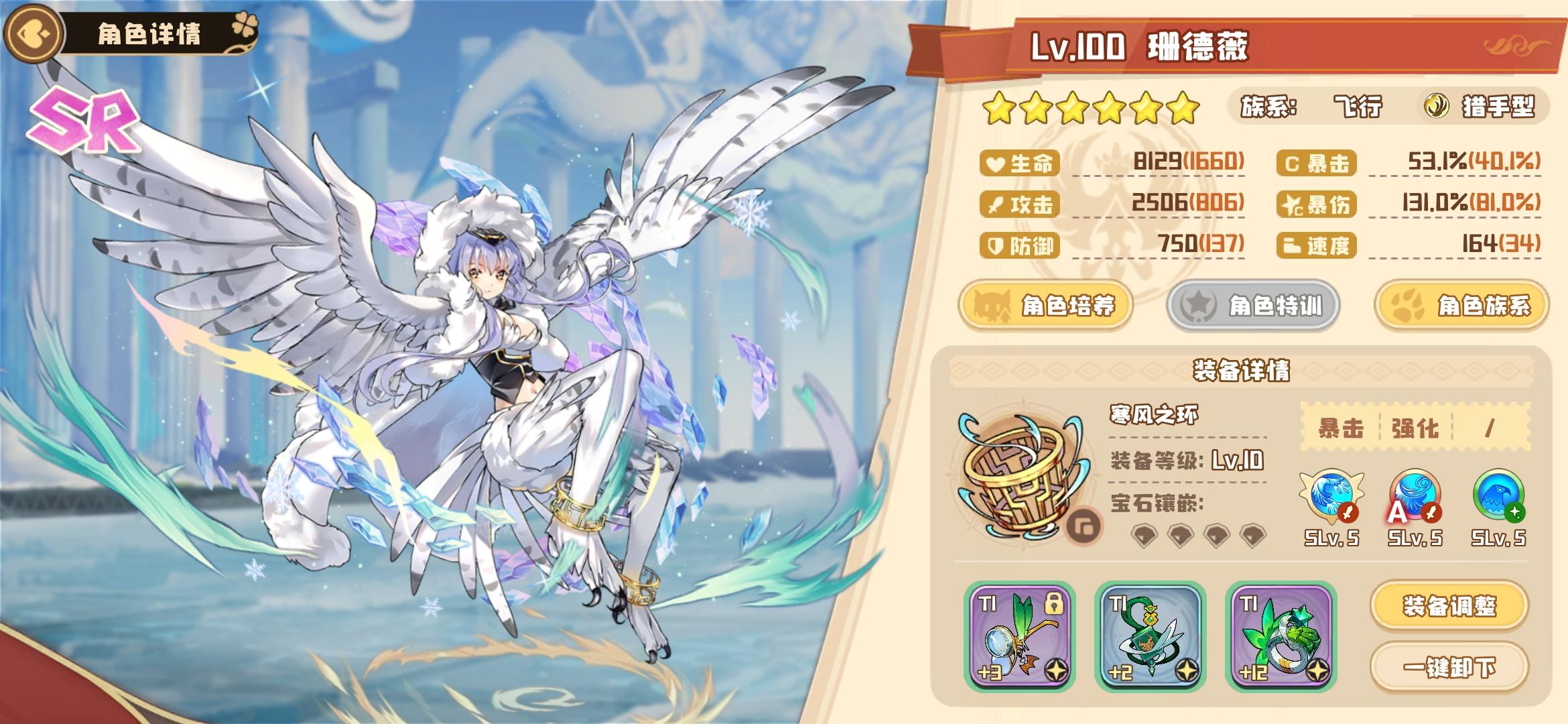Open the 强化 tab
This screenshot has width=1568, height=724.
click(x=1415, y=428)
